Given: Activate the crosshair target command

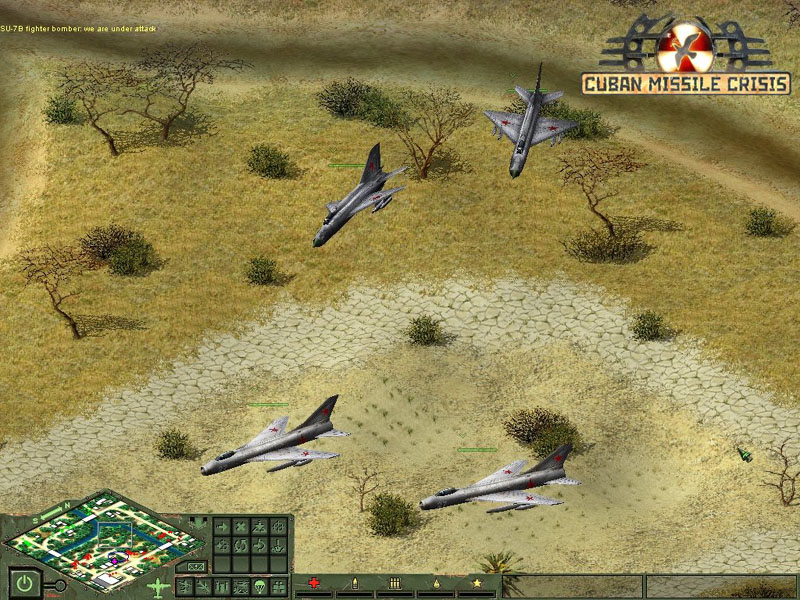Looking at the screenshot, I should coord(278,527).
